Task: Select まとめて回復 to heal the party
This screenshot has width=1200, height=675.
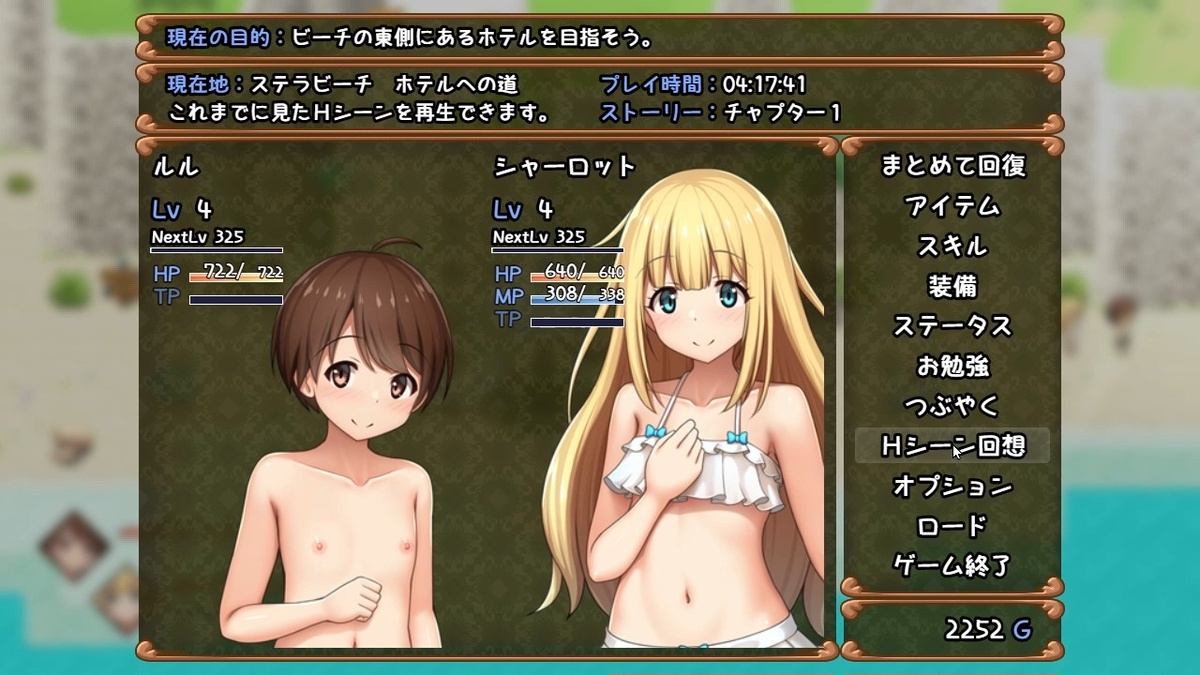Action: click(x=952, y=166)
